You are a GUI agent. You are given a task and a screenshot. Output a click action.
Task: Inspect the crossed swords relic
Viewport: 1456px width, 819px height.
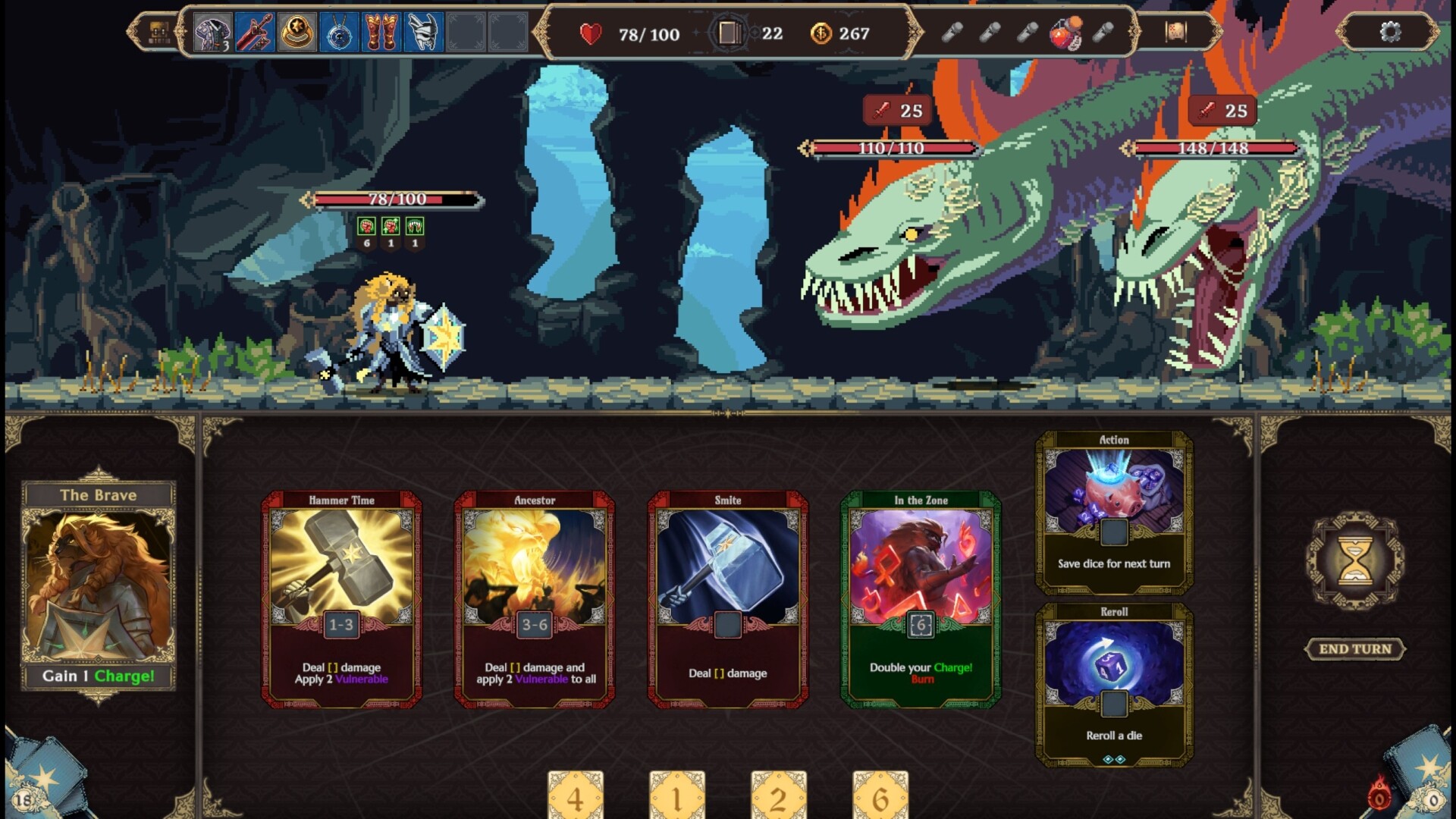255,33
